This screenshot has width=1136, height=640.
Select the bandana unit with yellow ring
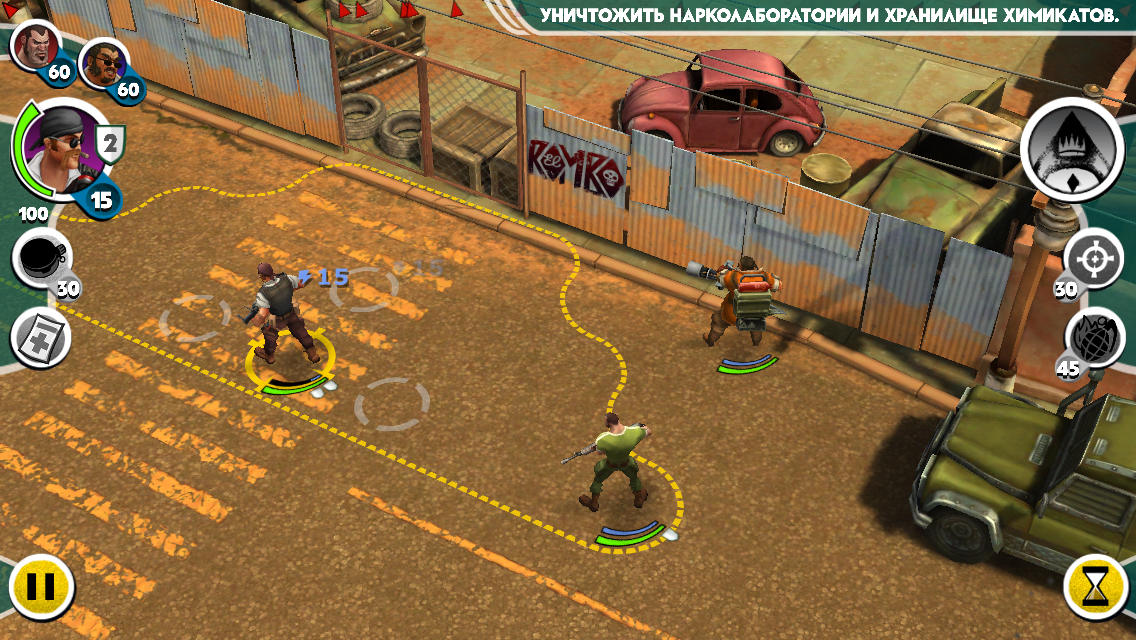(x=279, y=313)
